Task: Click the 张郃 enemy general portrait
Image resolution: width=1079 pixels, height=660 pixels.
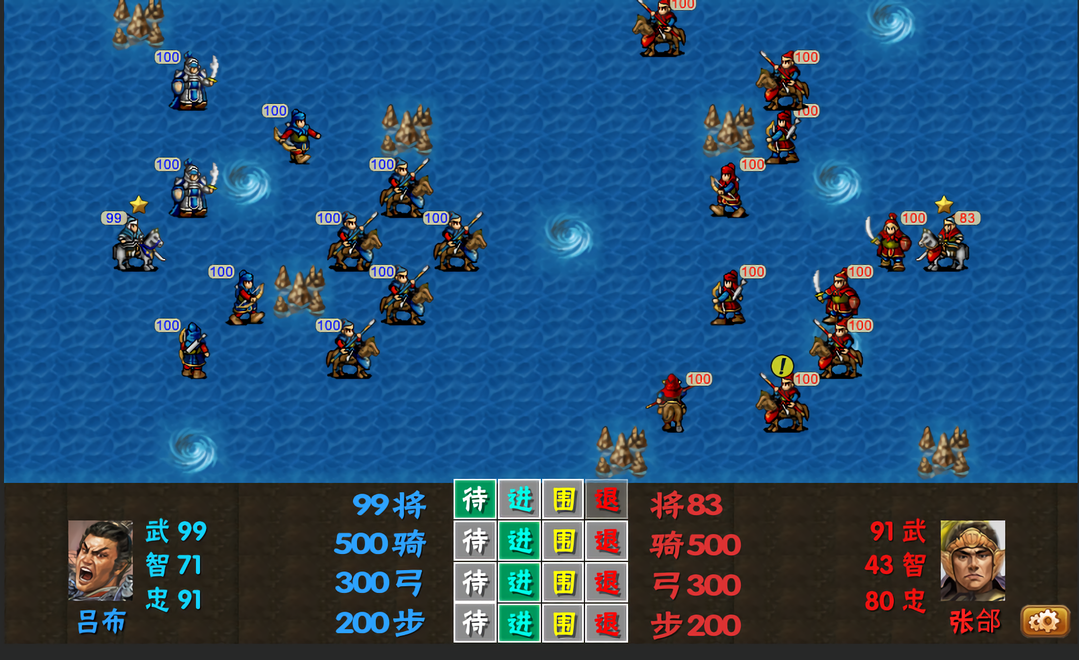Action: tap(972, 561)
